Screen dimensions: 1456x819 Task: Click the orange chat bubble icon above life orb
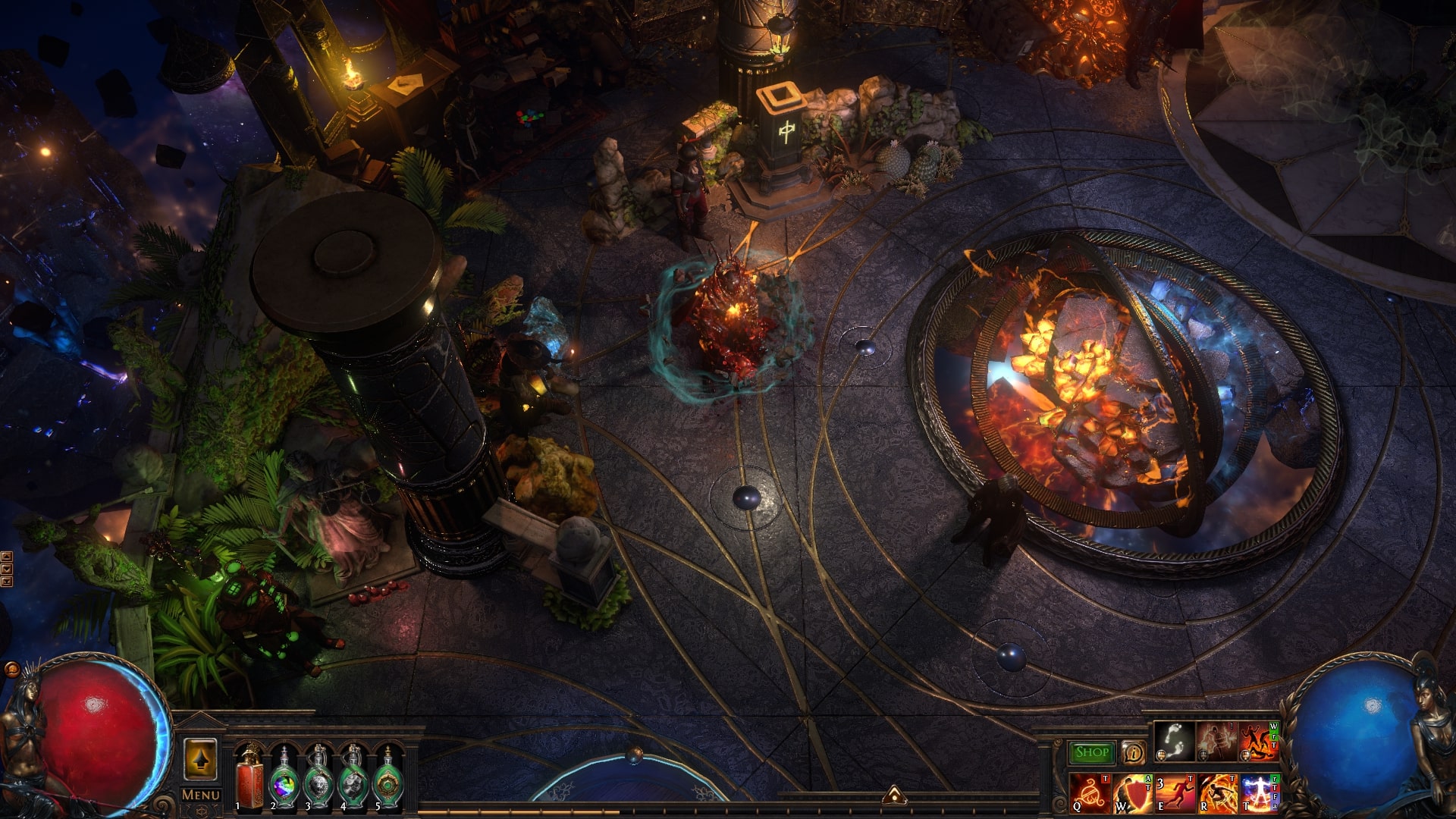[x=11, y=670]
